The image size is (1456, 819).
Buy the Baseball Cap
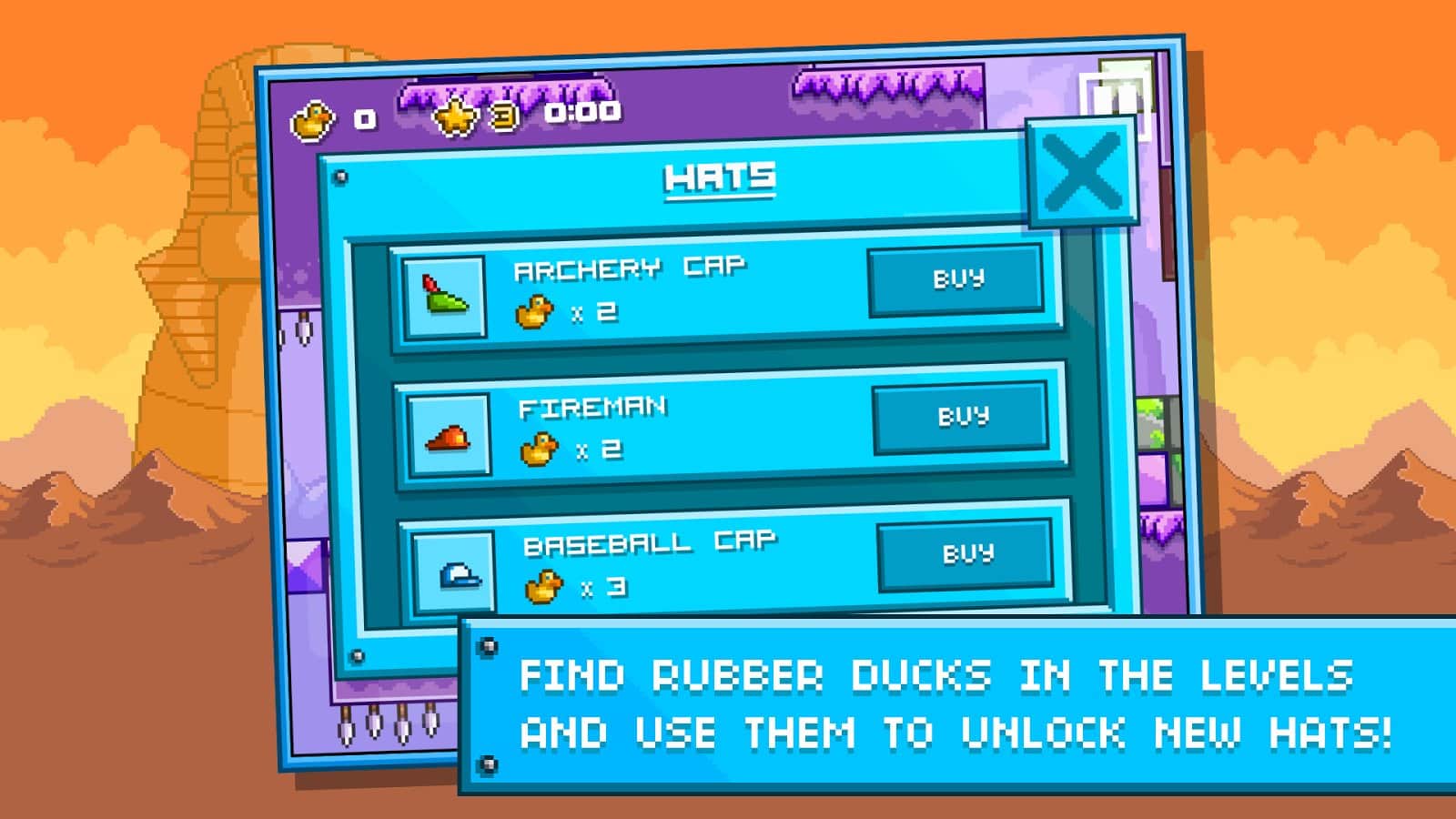coord(966,553)
